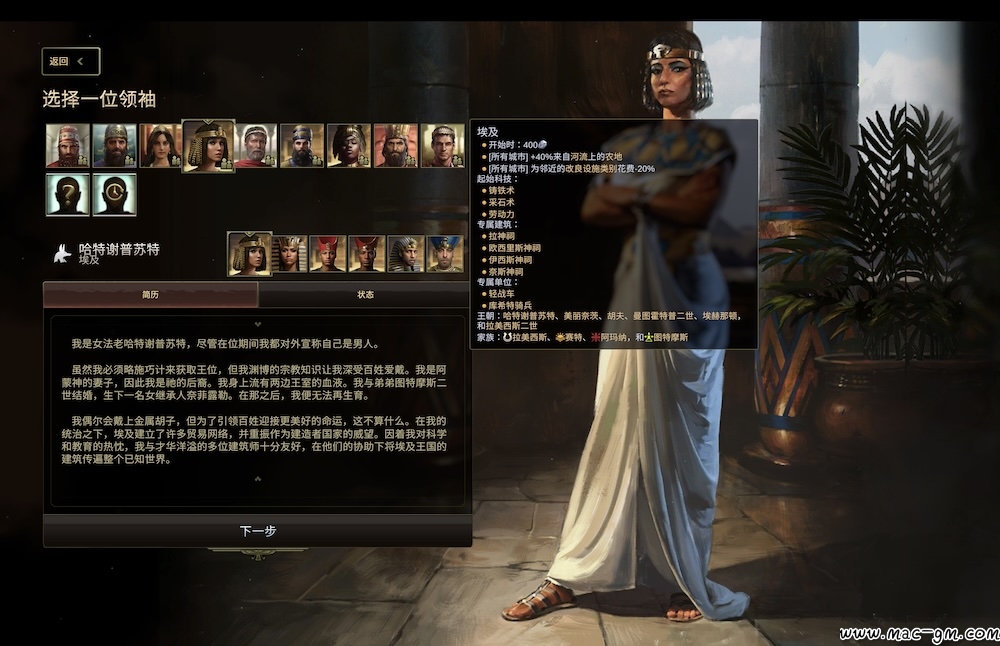Pick the first nation portrait with red cap

click(x=67, y=146)
